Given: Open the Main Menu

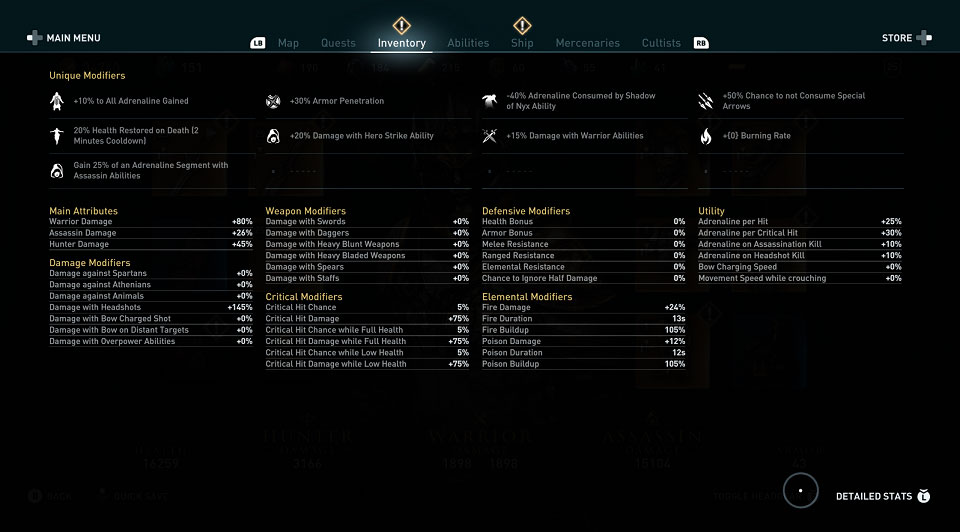Looking at the screenshot, I should click(65, 38).
